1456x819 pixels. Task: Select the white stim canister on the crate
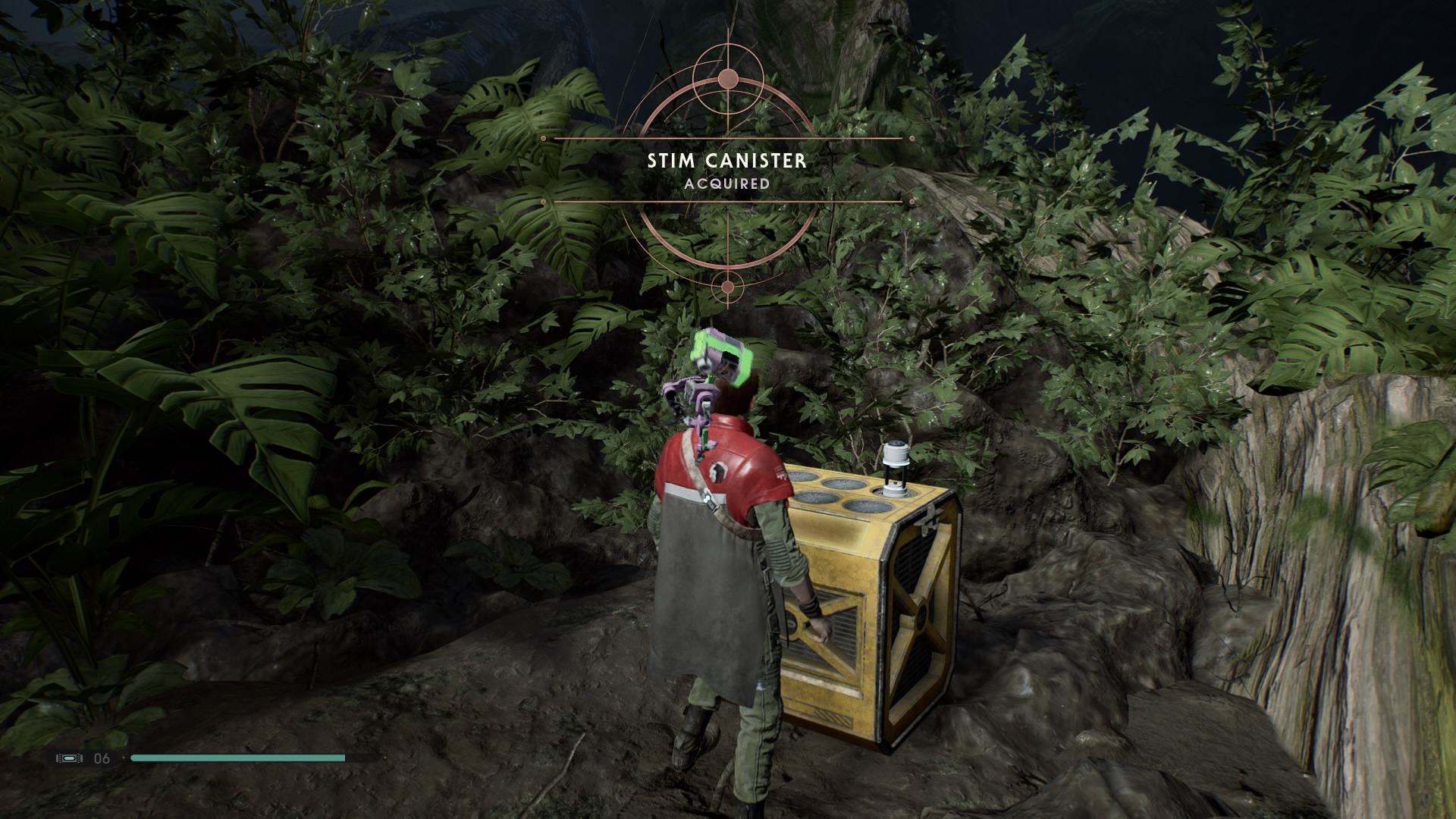pos(896,466)
